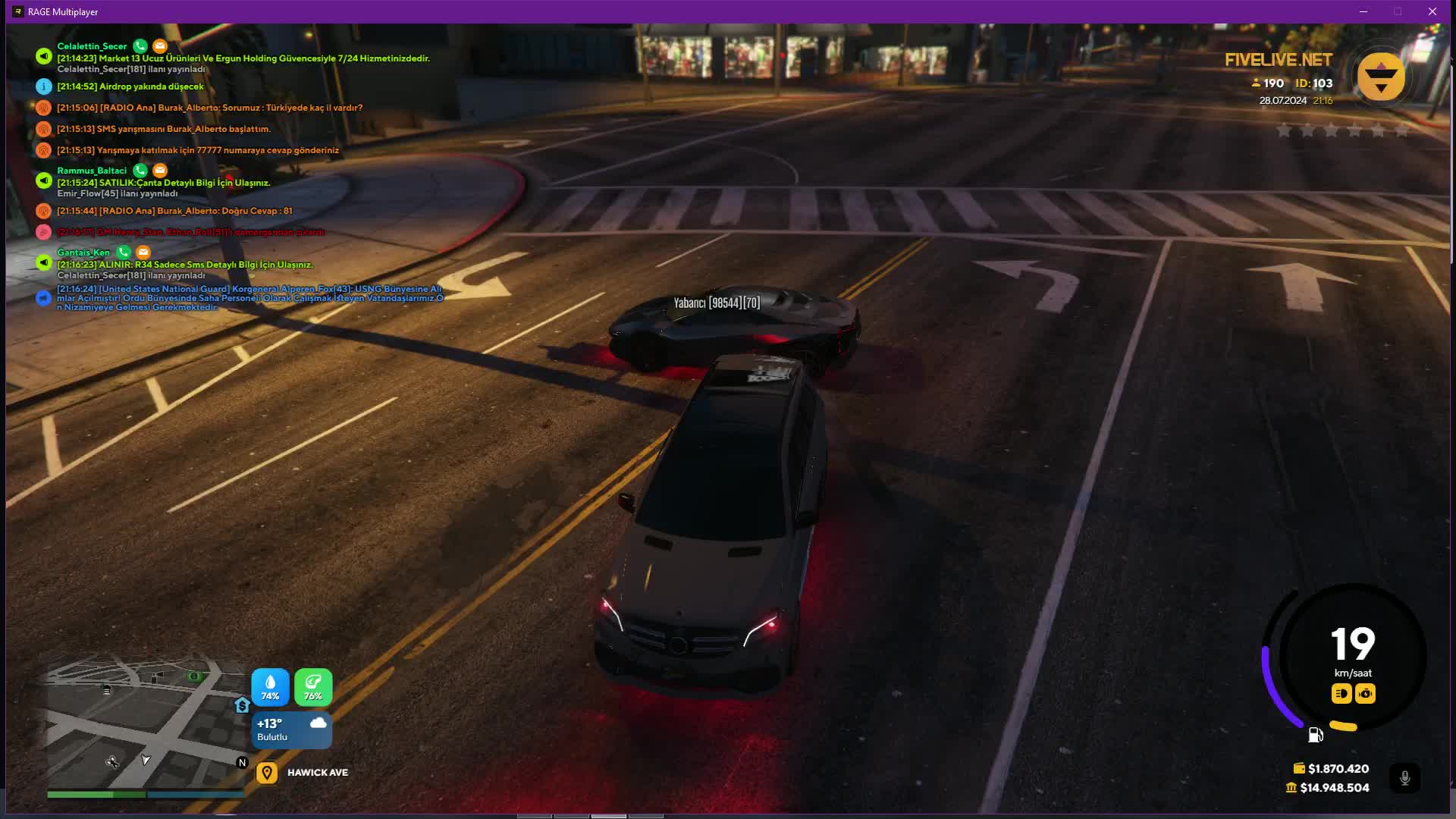Minimize the RAGE Multiplayer window
The height and width of the screenshot is (819, 1456).
coord(1363,11)
